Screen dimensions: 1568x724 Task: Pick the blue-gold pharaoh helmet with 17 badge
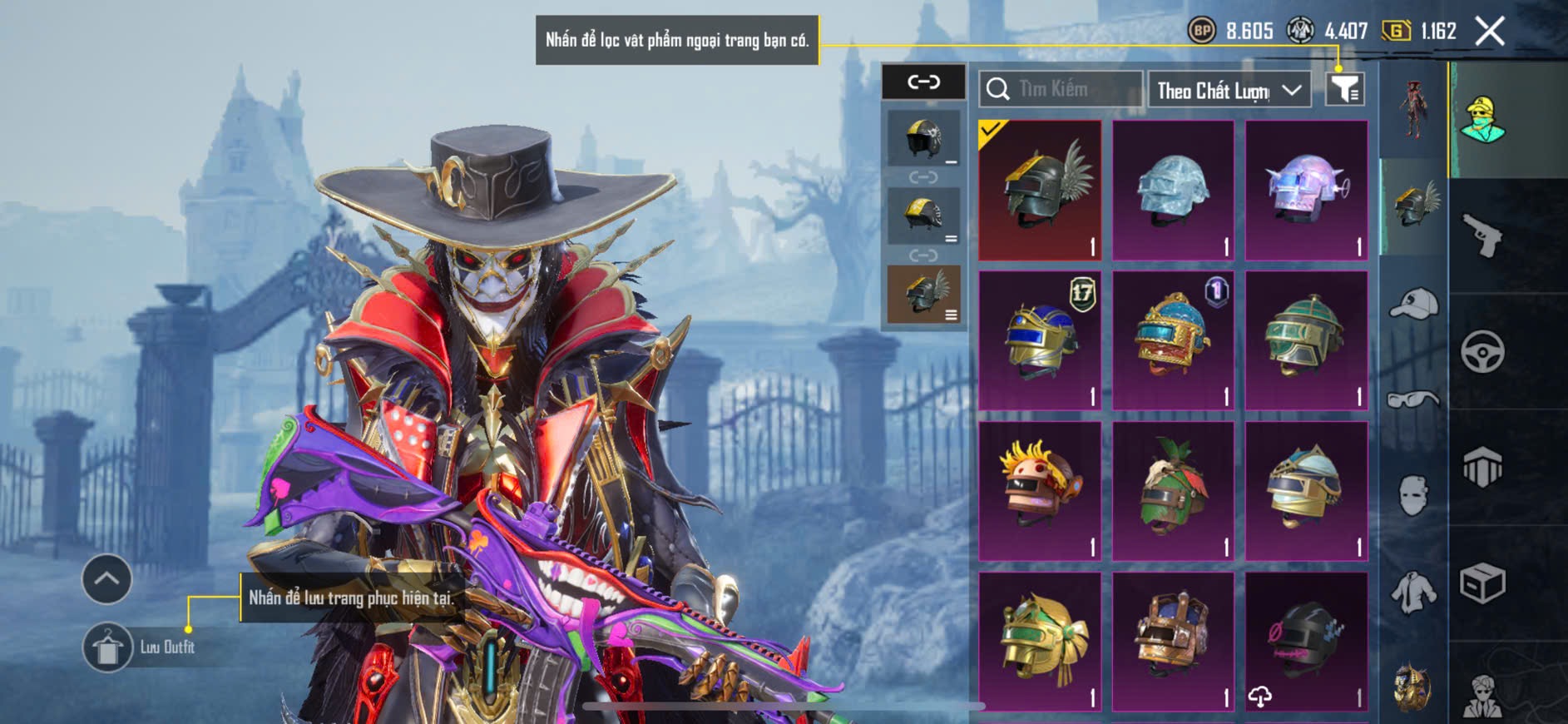click(1040, 340)
